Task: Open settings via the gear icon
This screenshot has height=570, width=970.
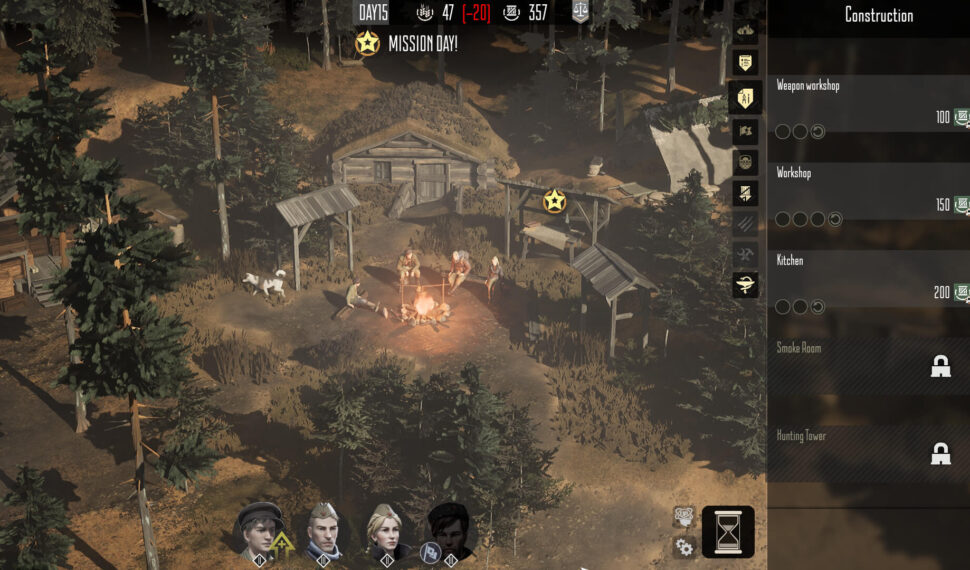Action: pyautogui.click(x=684, y=547)
